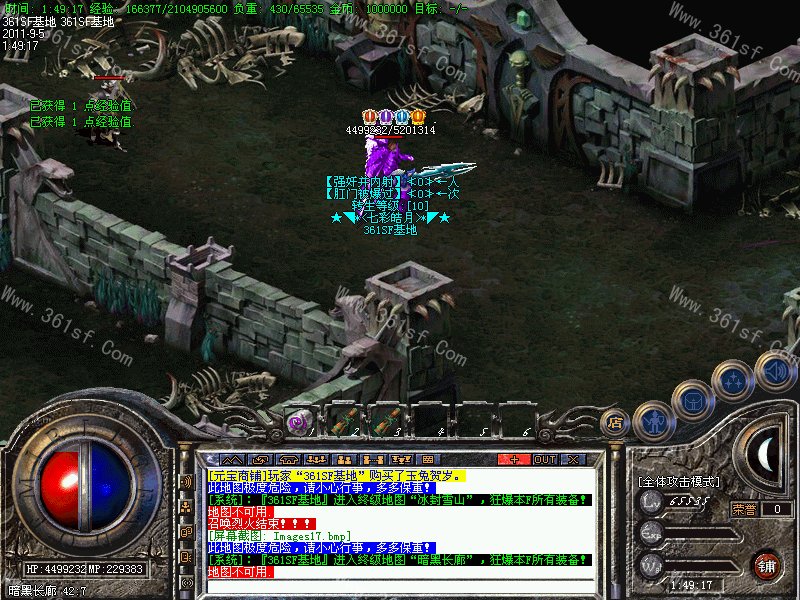Click the chat text input line

pyautogui.click(x=400, y=585)
